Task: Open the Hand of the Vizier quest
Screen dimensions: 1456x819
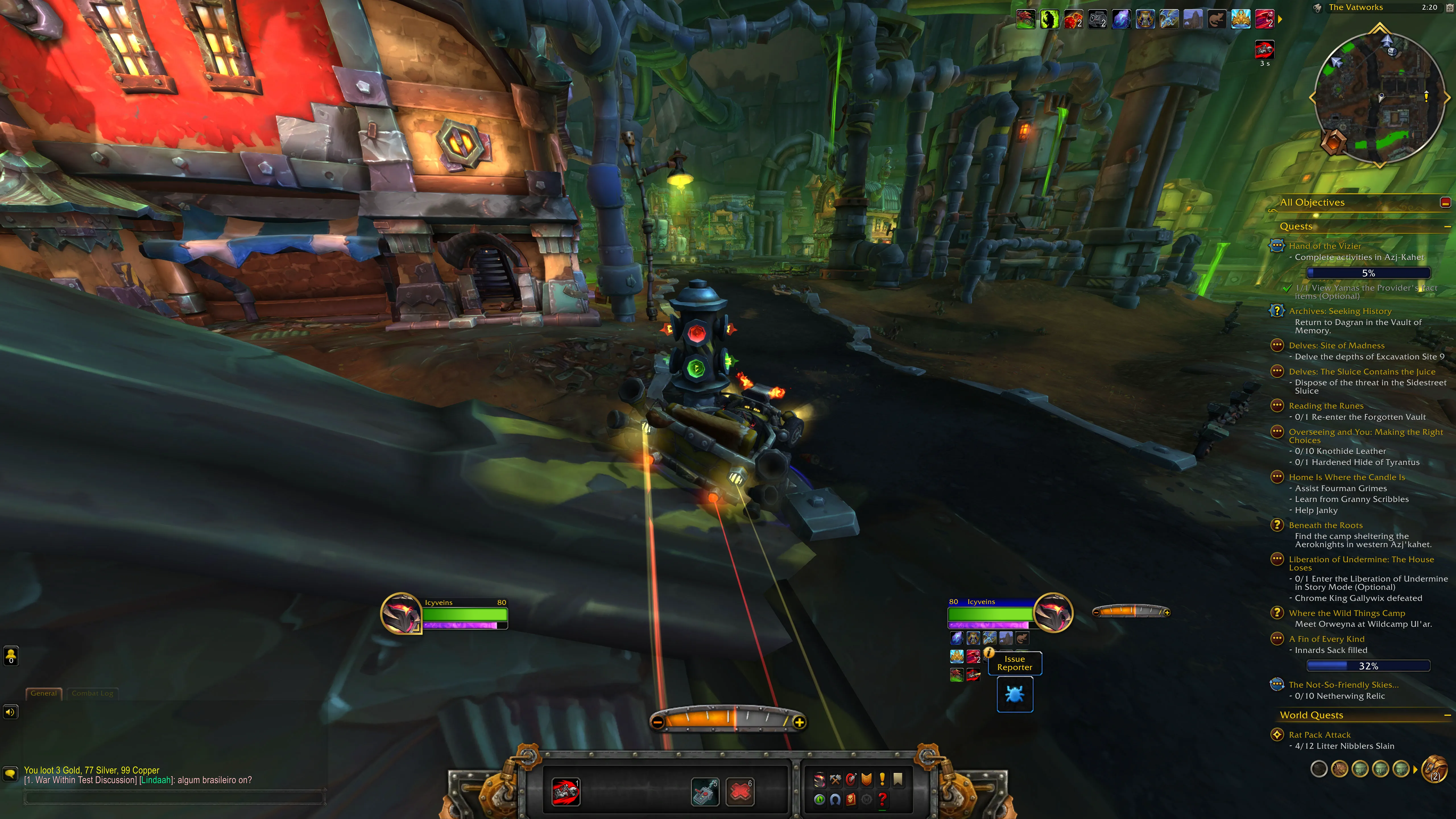Action: tap(1324, 246)
